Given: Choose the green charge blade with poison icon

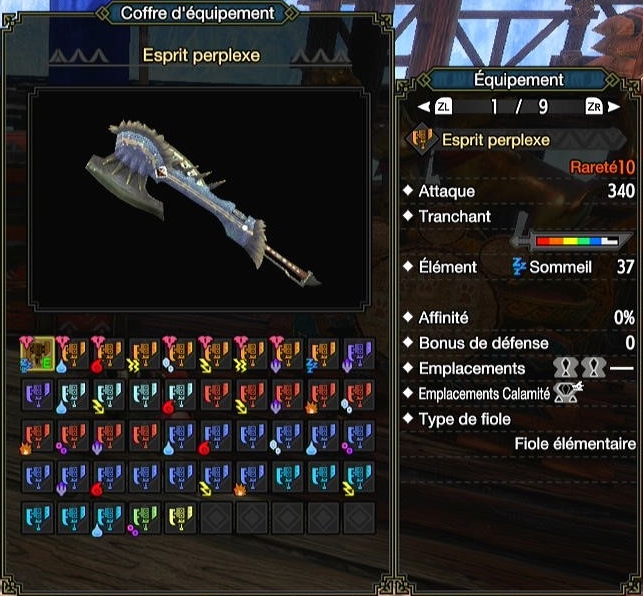Looking at the screenshot, I should click(x=145, y=518).
